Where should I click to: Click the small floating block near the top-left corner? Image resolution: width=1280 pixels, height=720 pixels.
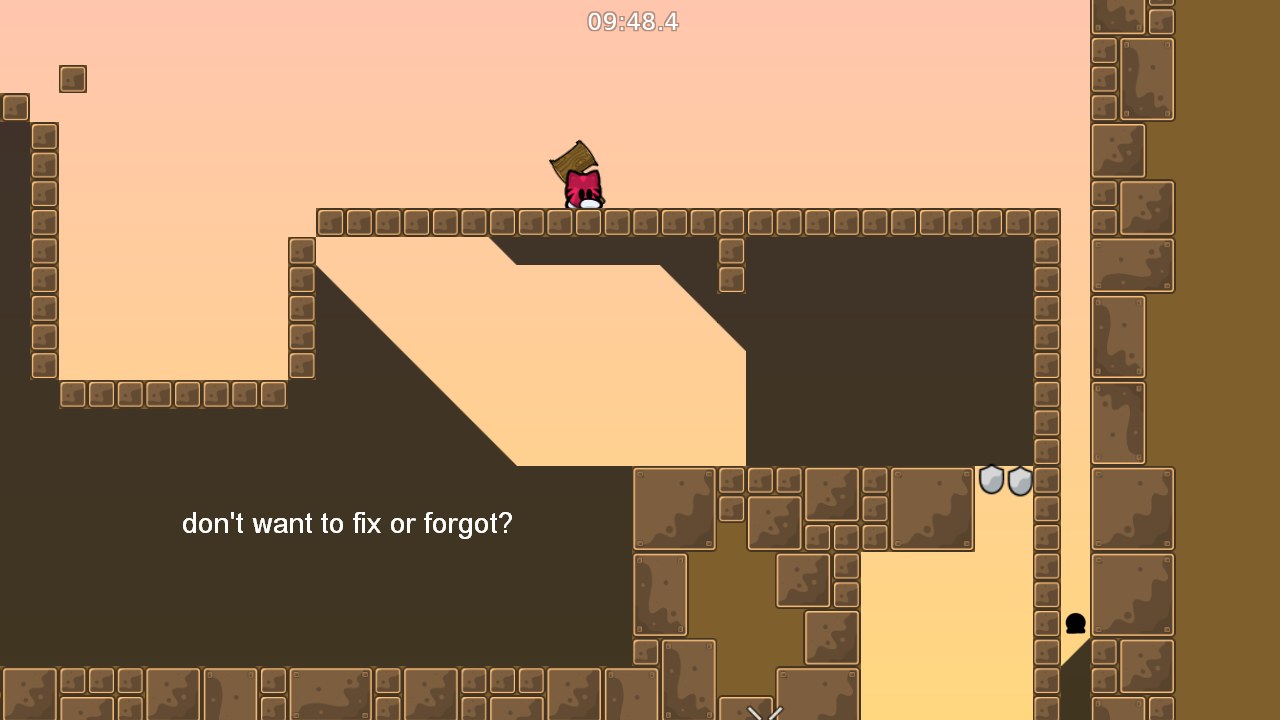pos(72,78)
